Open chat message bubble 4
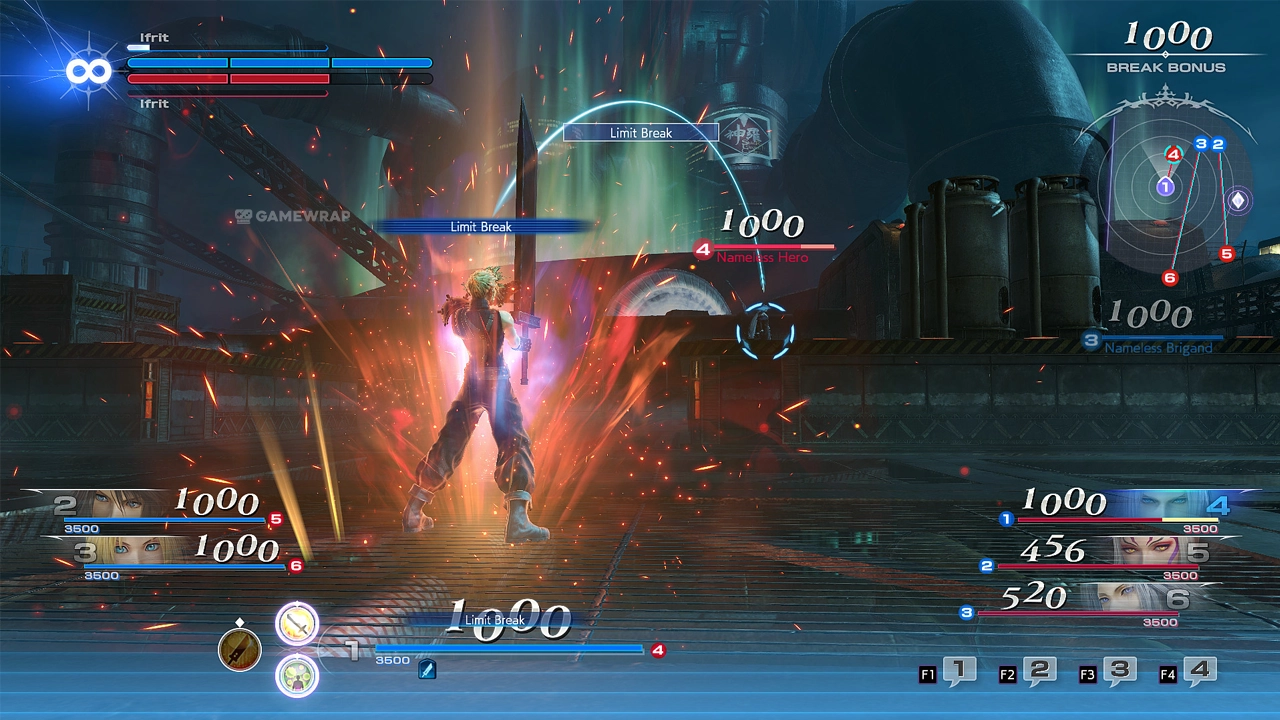 tap(1199, 672)
